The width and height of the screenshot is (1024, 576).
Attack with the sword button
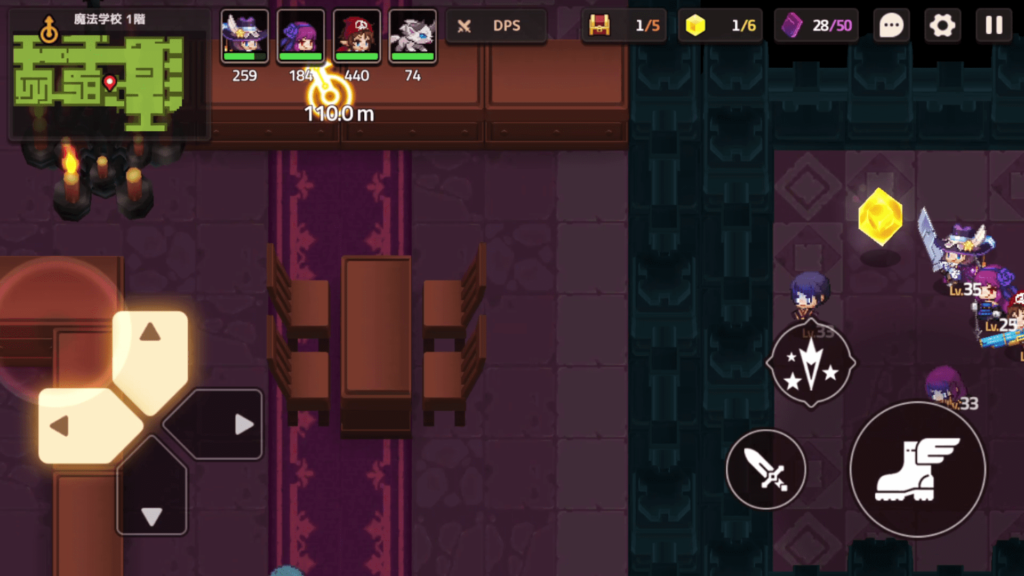[x=766, y=468]
